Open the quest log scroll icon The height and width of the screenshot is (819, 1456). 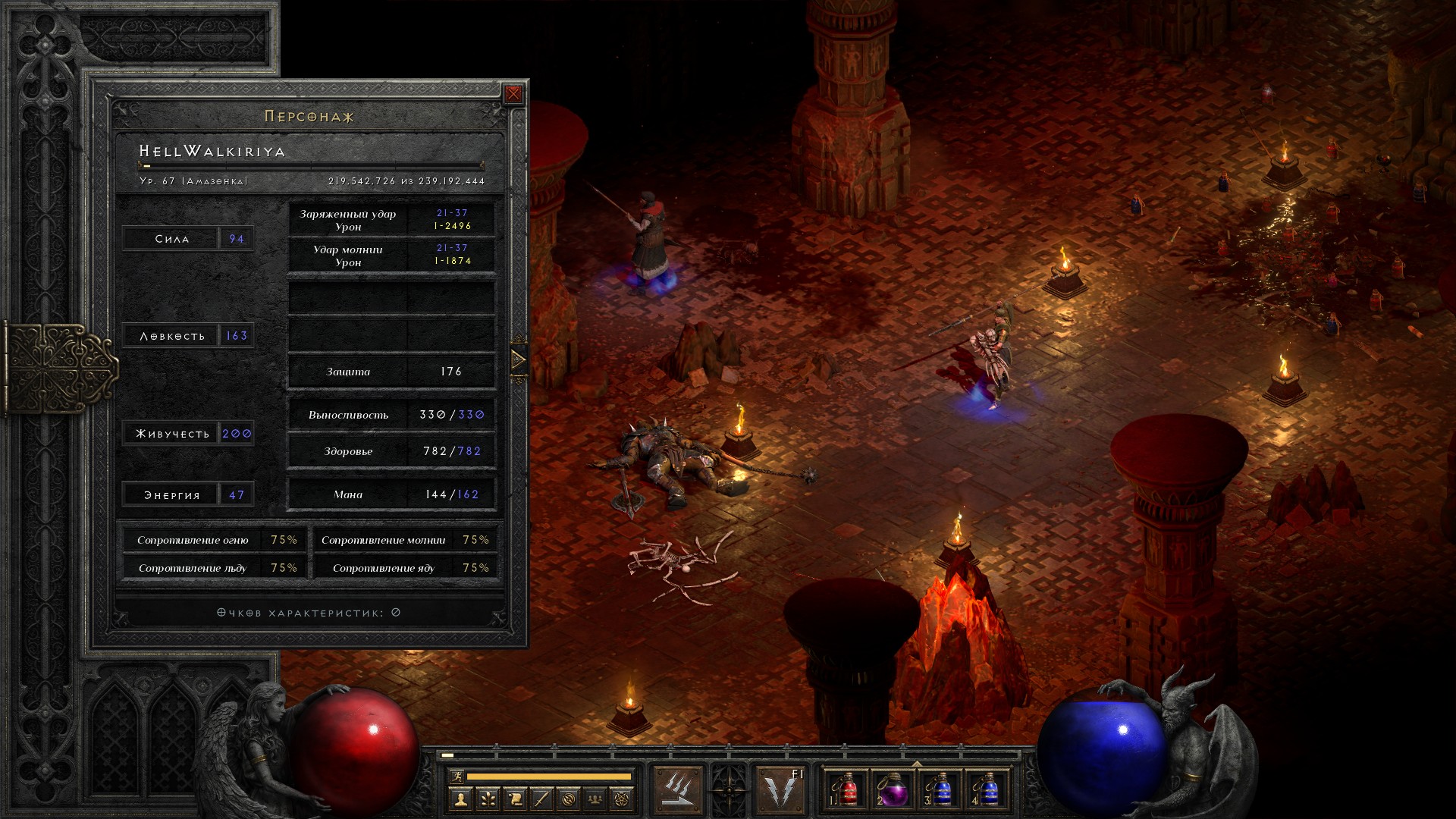click(x=514, y=799)
